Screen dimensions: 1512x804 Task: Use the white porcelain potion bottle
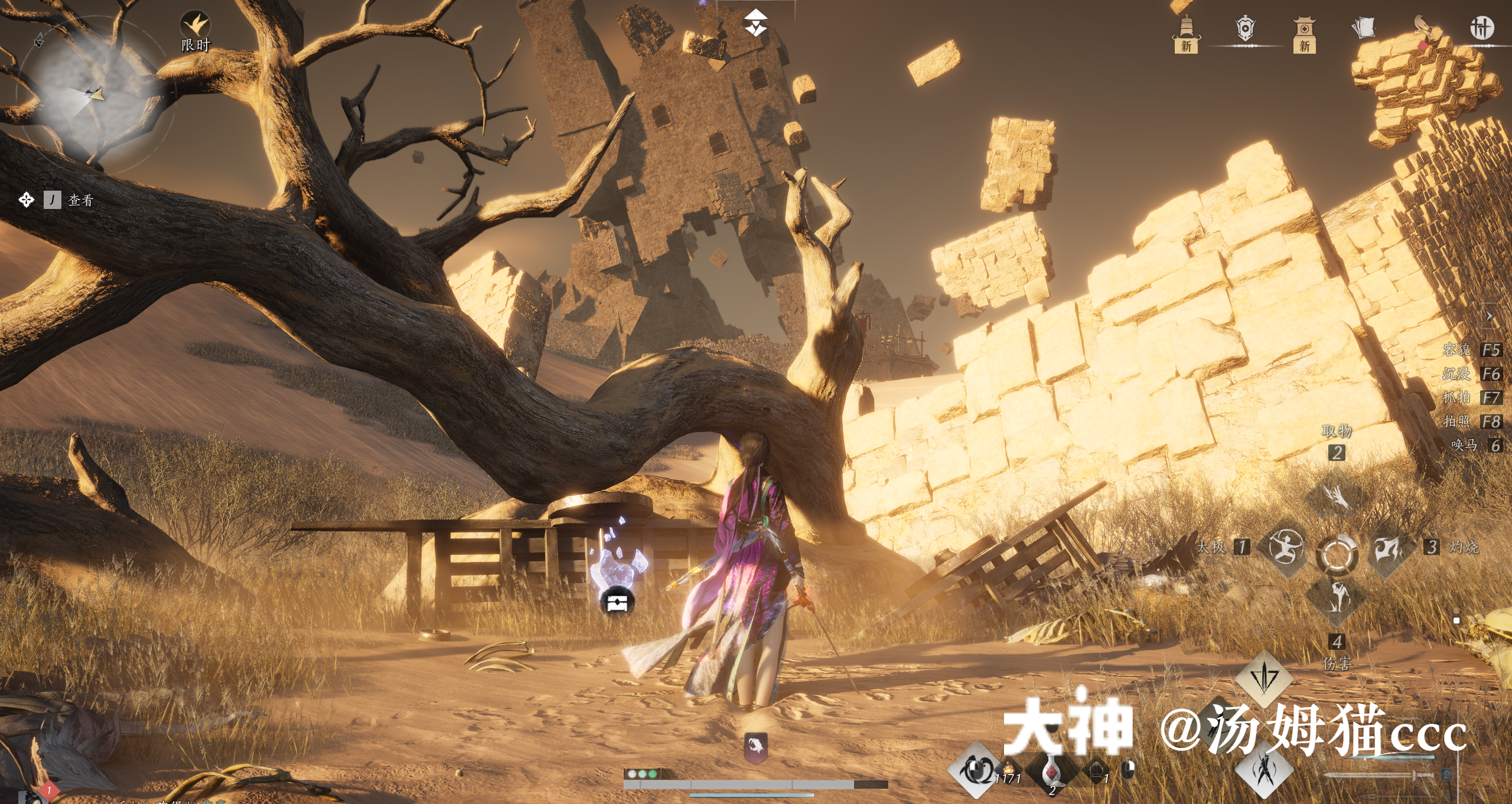pyautogui.click(x=1051, y=770)
